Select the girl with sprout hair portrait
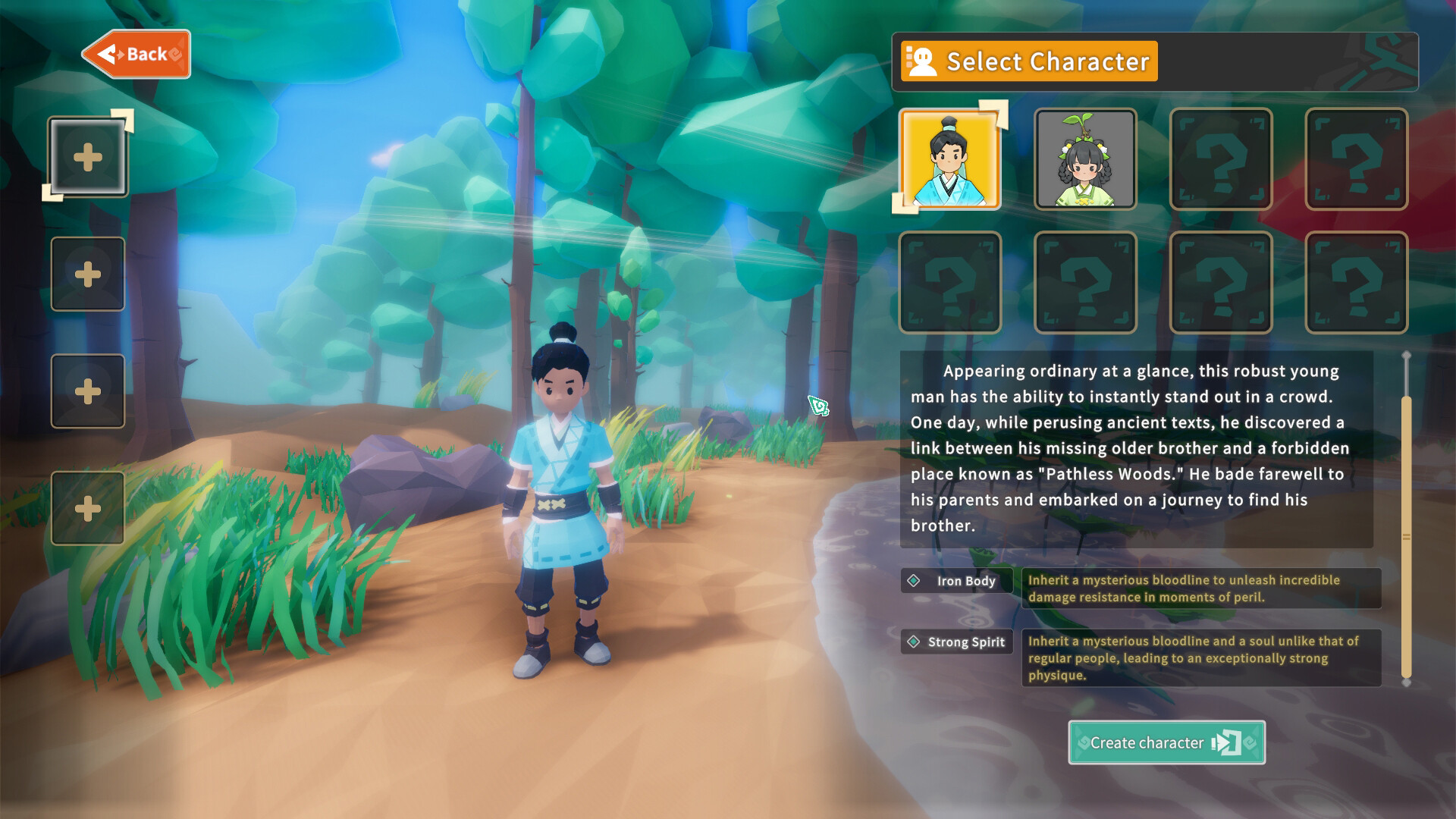 1084,159
